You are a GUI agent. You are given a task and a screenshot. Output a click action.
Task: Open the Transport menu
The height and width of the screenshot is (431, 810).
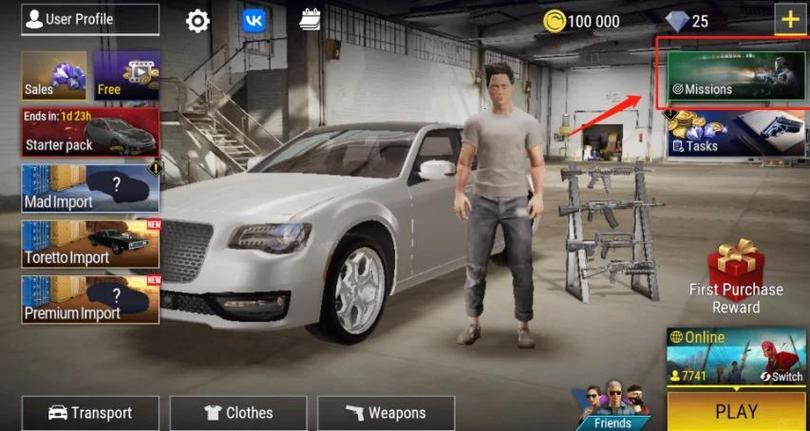pos(90,412)
